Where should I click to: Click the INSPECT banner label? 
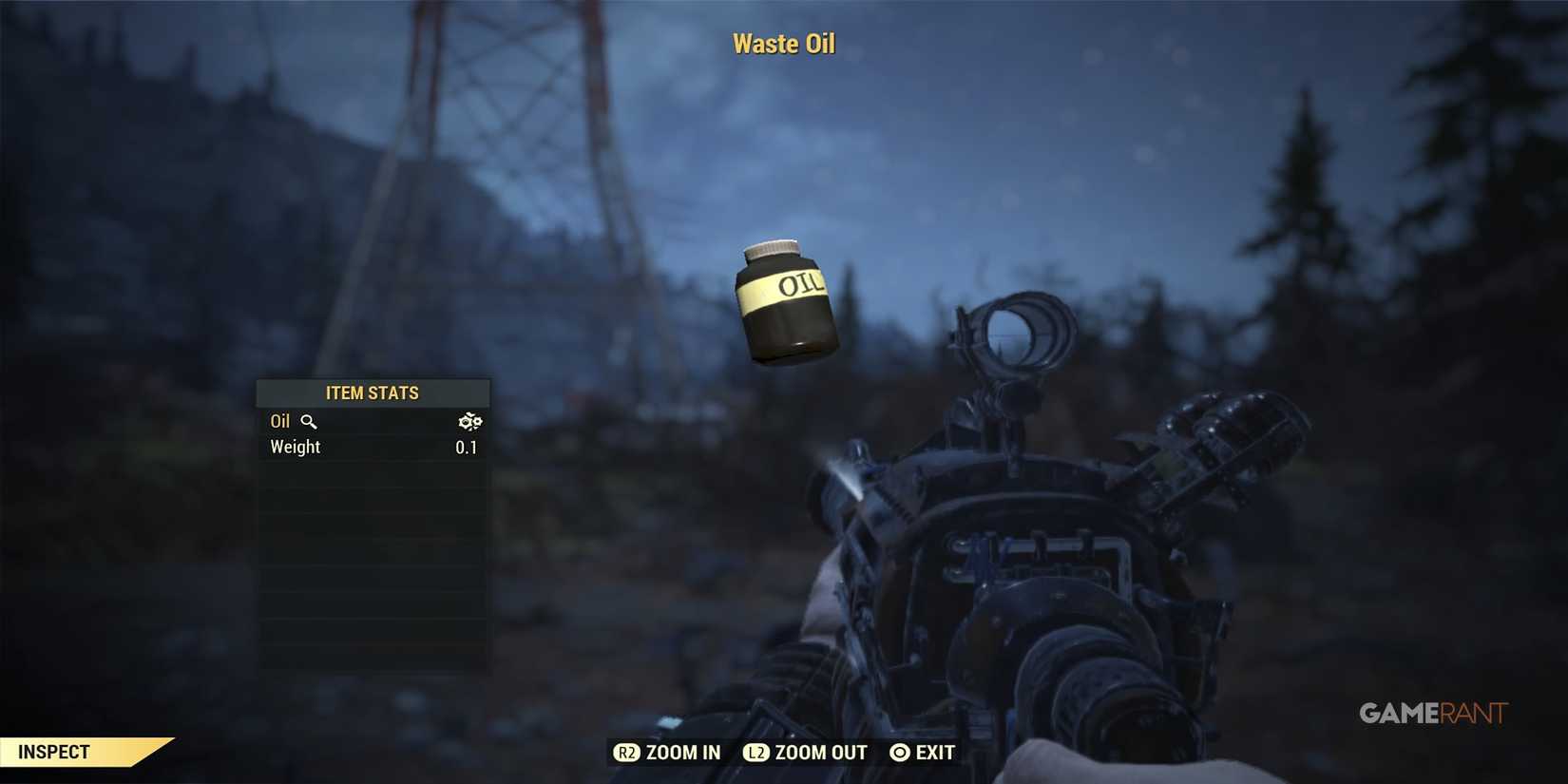point(54,751)
